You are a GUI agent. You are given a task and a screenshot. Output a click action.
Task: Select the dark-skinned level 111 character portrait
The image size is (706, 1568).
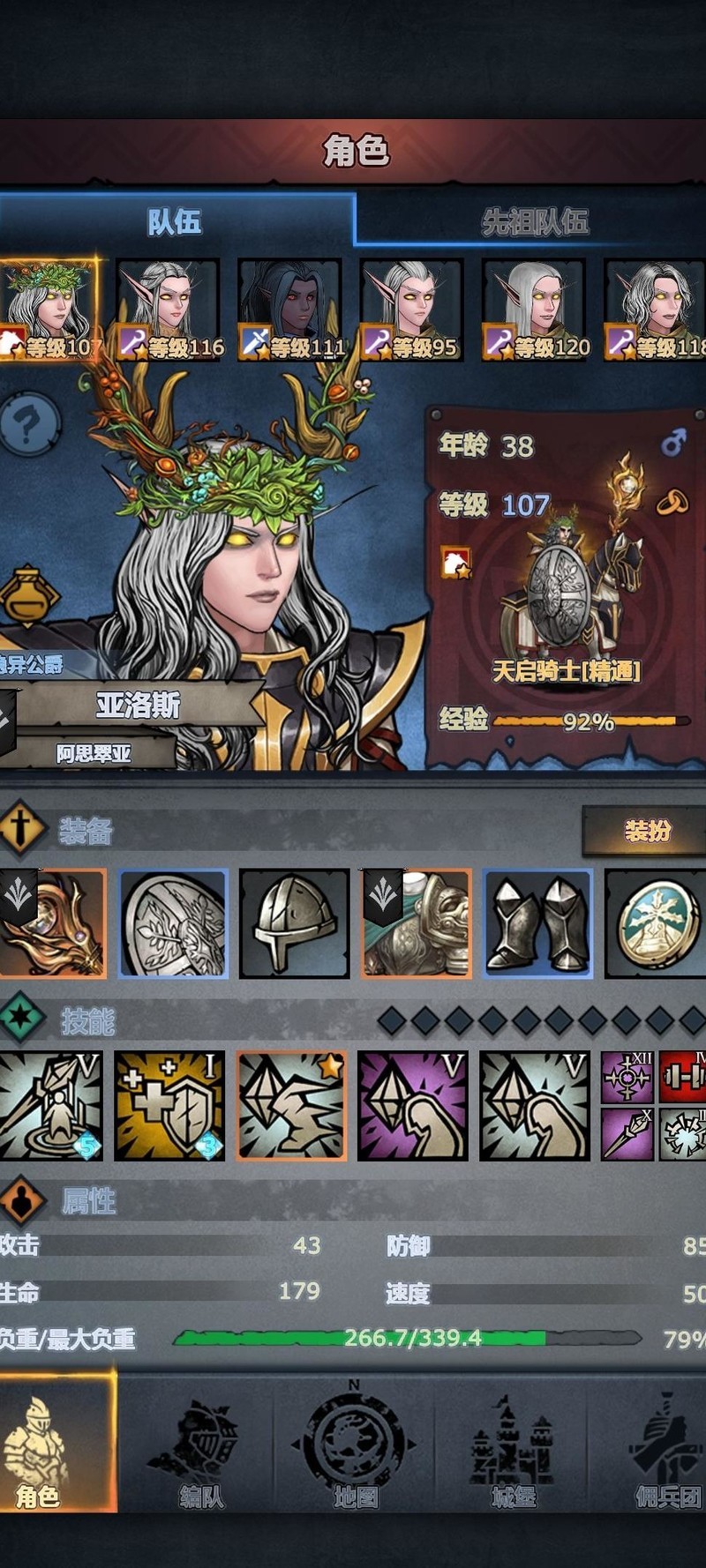290,309
